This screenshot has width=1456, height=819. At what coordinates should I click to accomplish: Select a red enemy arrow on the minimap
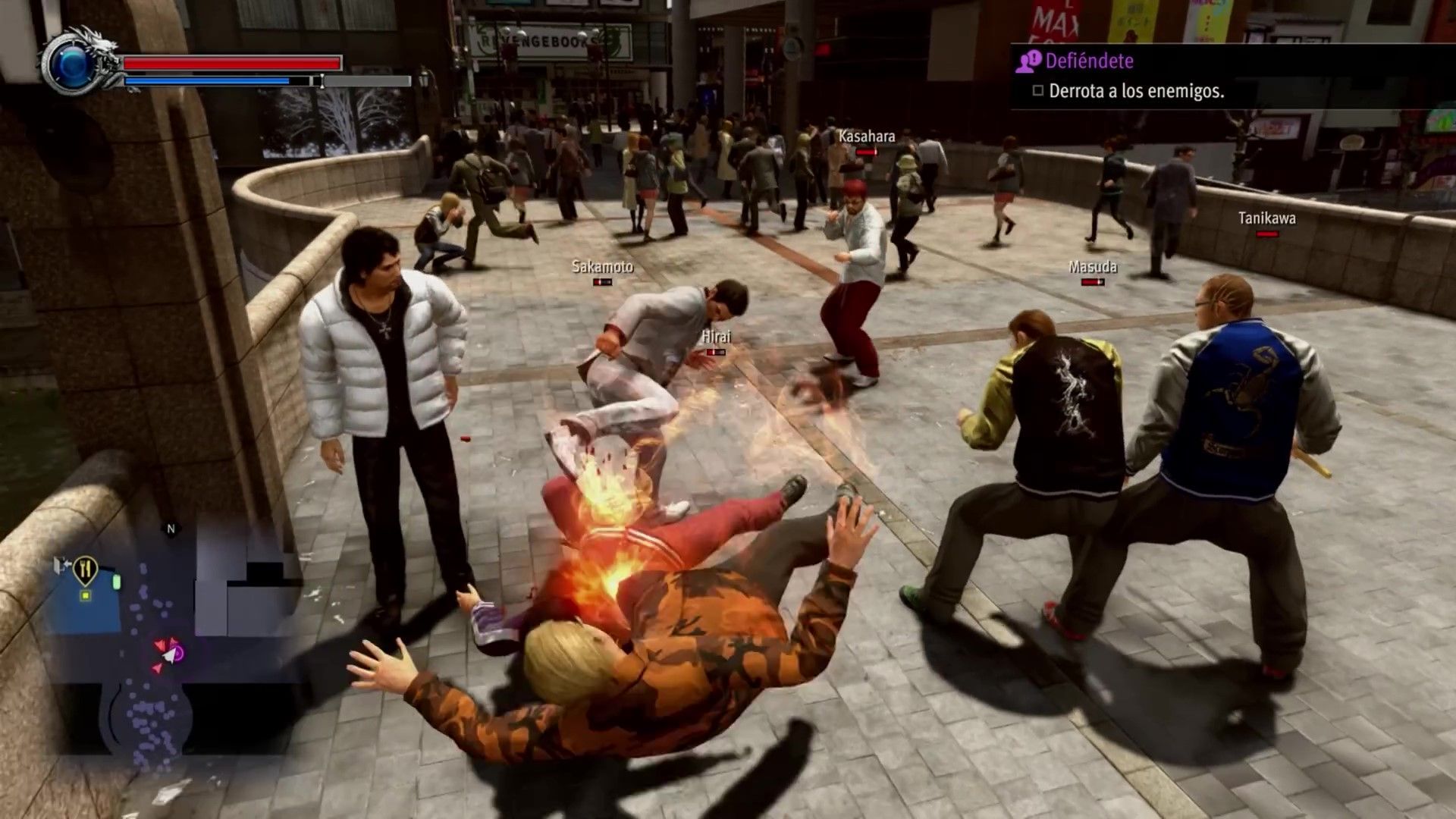pyautogui.click(x=160, y=644)
